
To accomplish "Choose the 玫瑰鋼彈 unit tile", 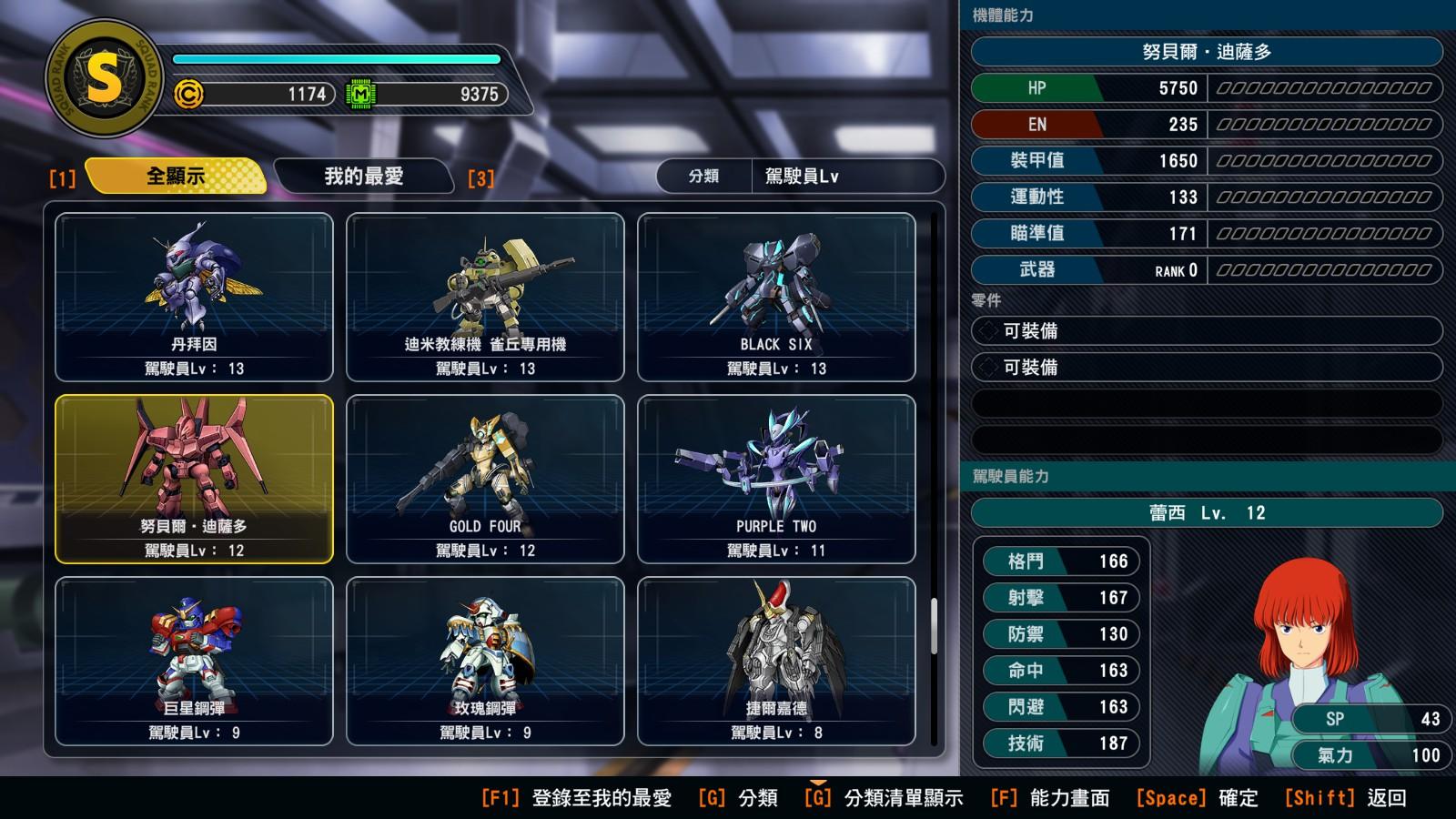I will point(485,661).
